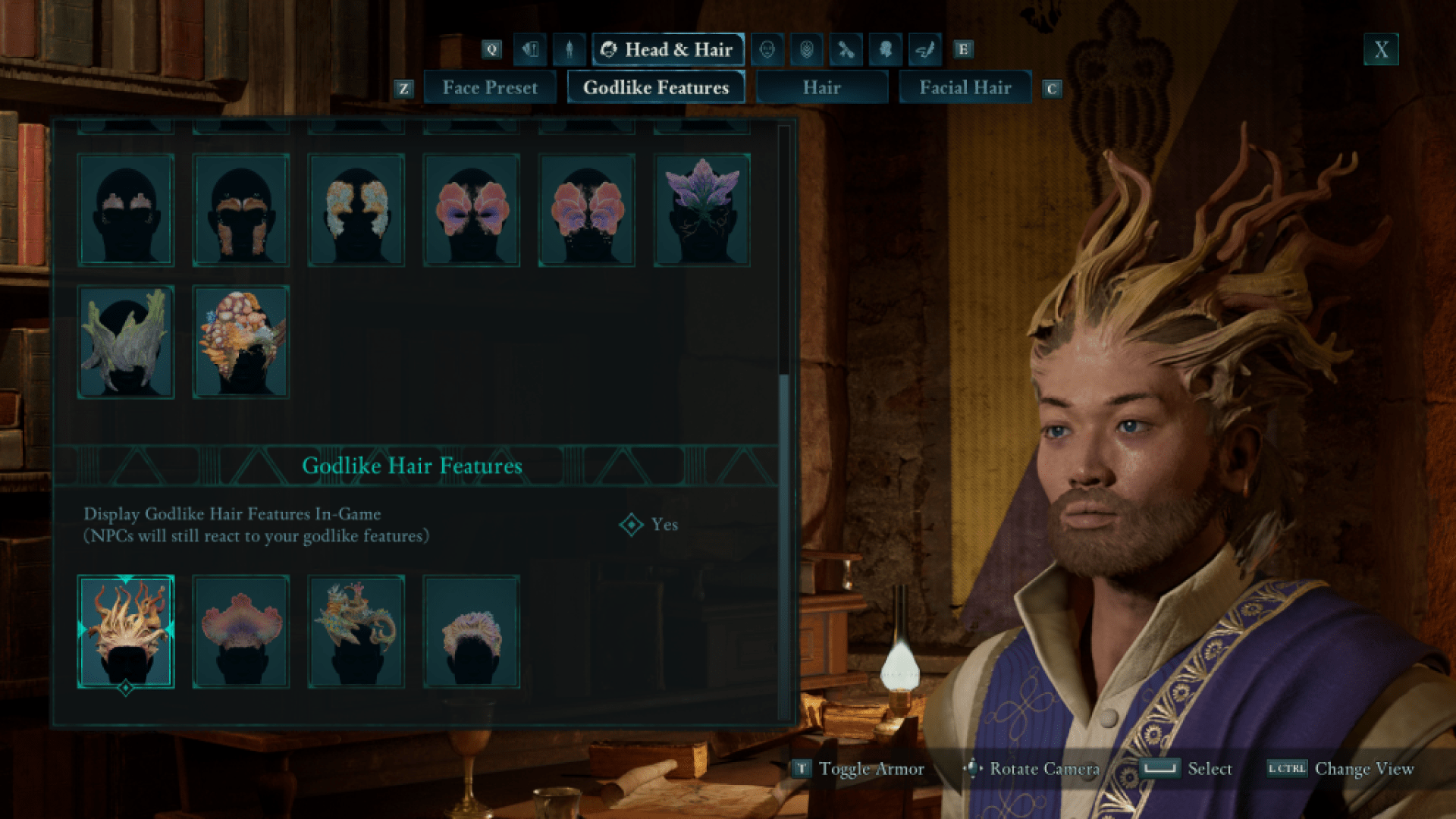Select the blue-white lichen facial feature
Screen dimensions: 1456x819
tap(356, 210)
